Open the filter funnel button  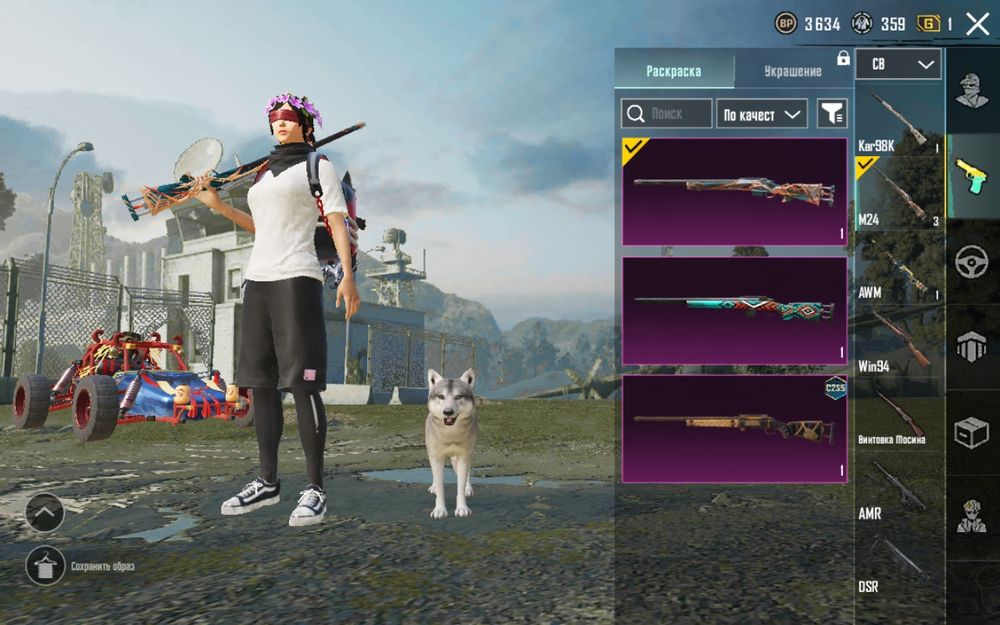(x=831, y=114)
